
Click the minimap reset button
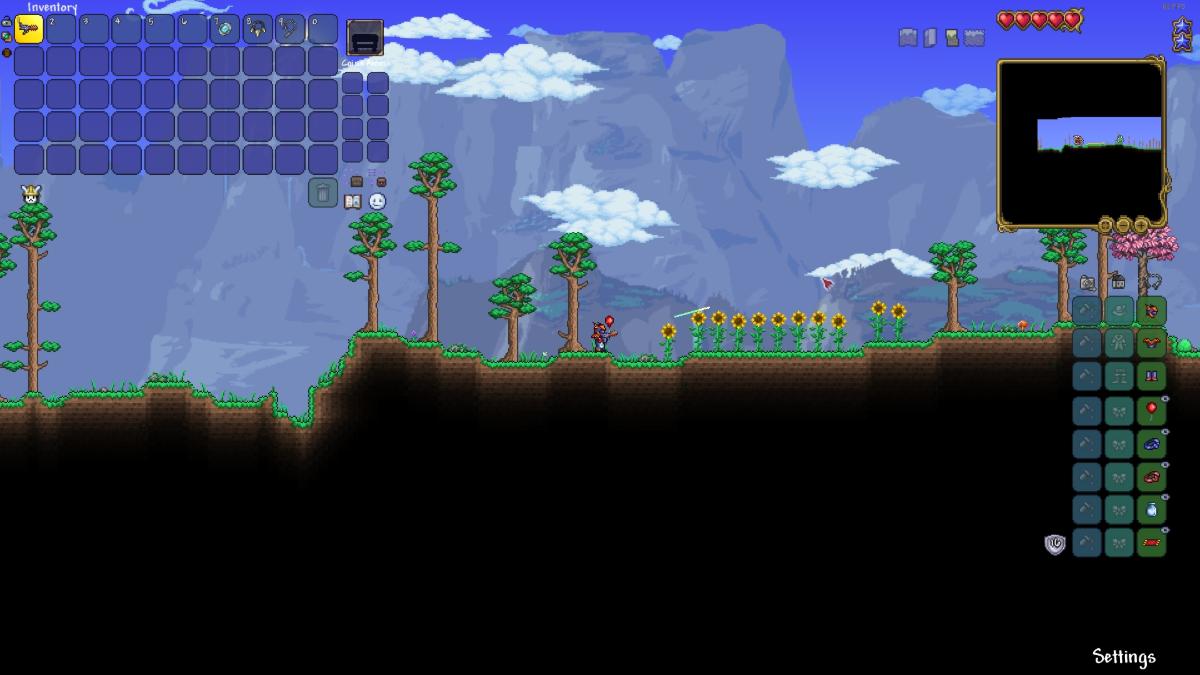(x=1105, y=225)
